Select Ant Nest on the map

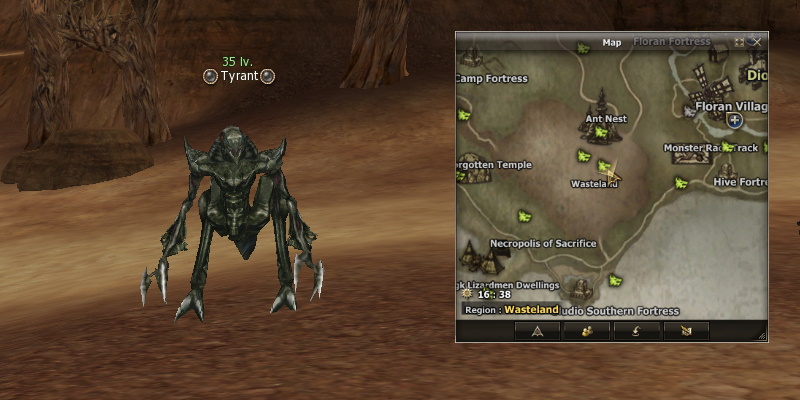(x=605, y=119)
